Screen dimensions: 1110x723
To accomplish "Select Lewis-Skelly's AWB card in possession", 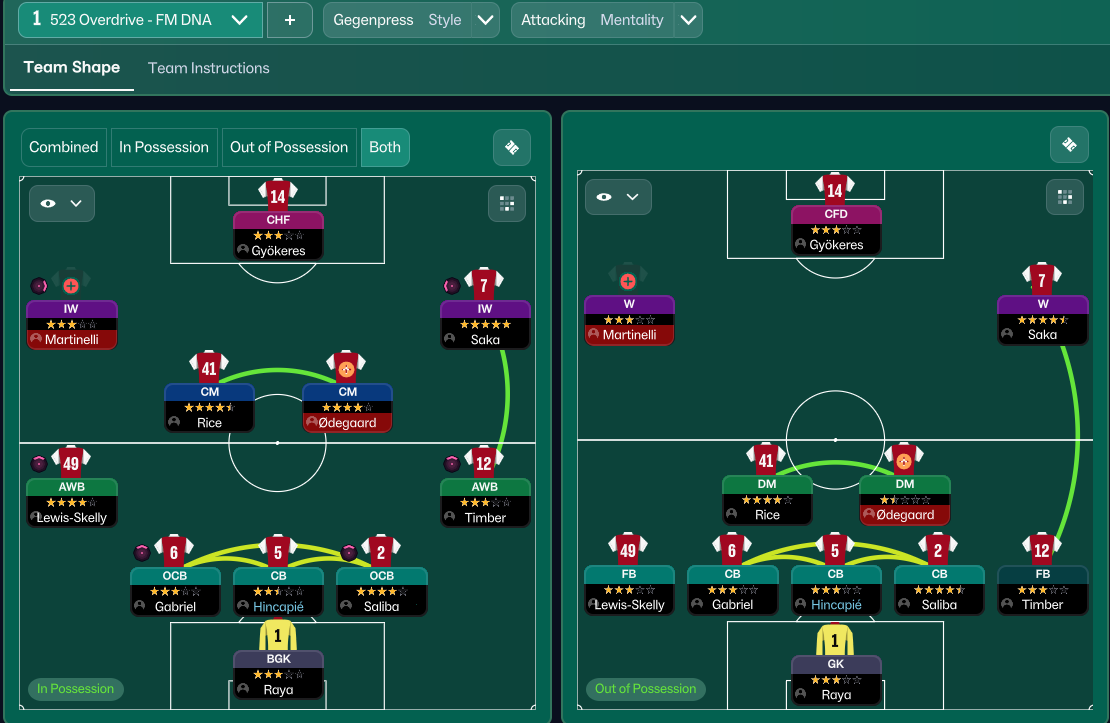I will (x=72, y=502).
